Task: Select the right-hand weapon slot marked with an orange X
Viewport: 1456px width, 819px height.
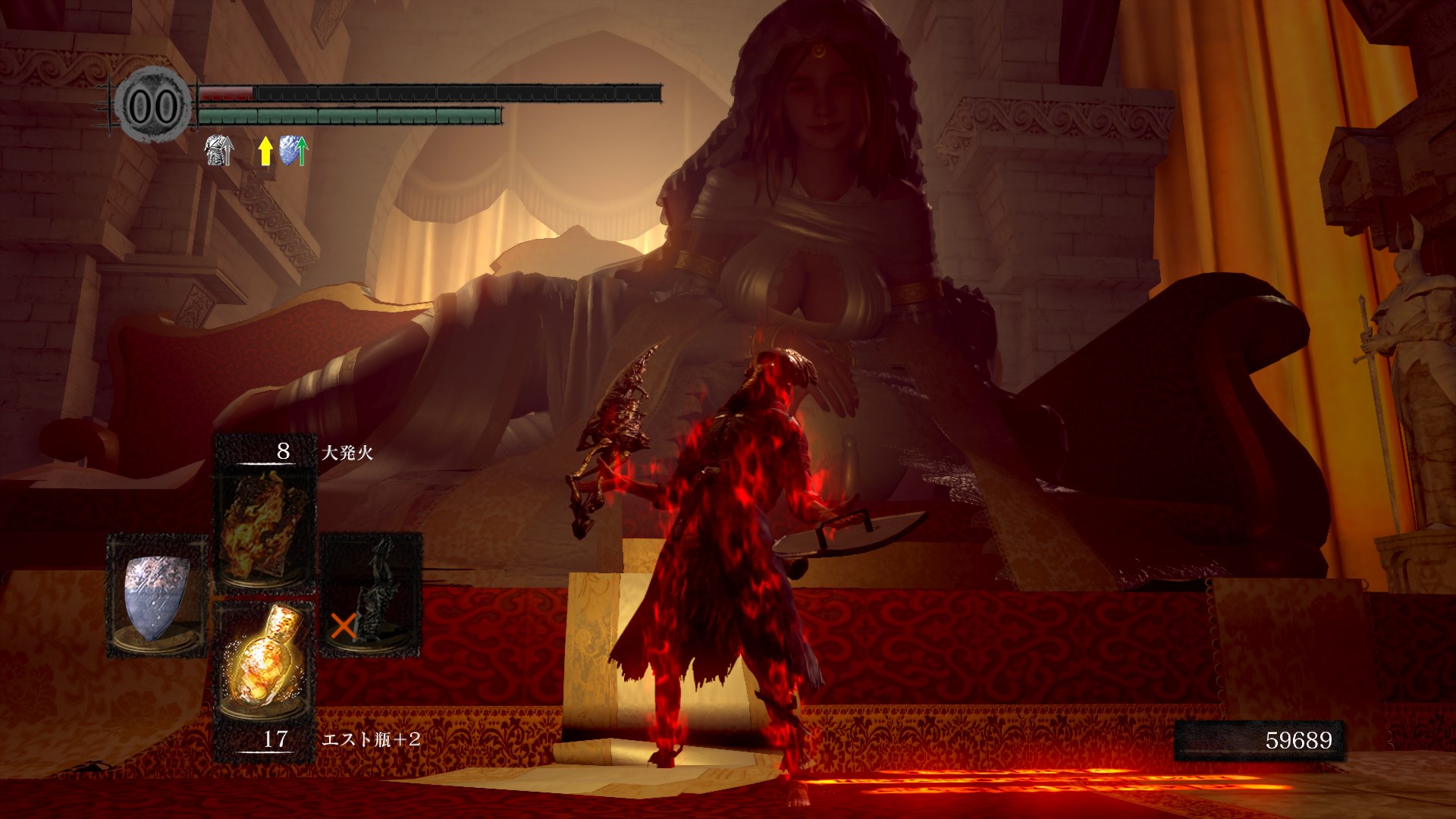Action: point(372,596)
